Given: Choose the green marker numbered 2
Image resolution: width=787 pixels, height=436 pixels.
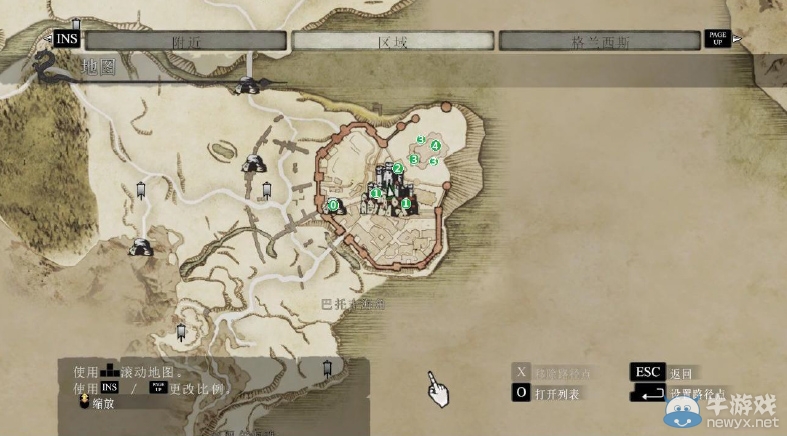Looking at the screenshot, I should [398, 168].
